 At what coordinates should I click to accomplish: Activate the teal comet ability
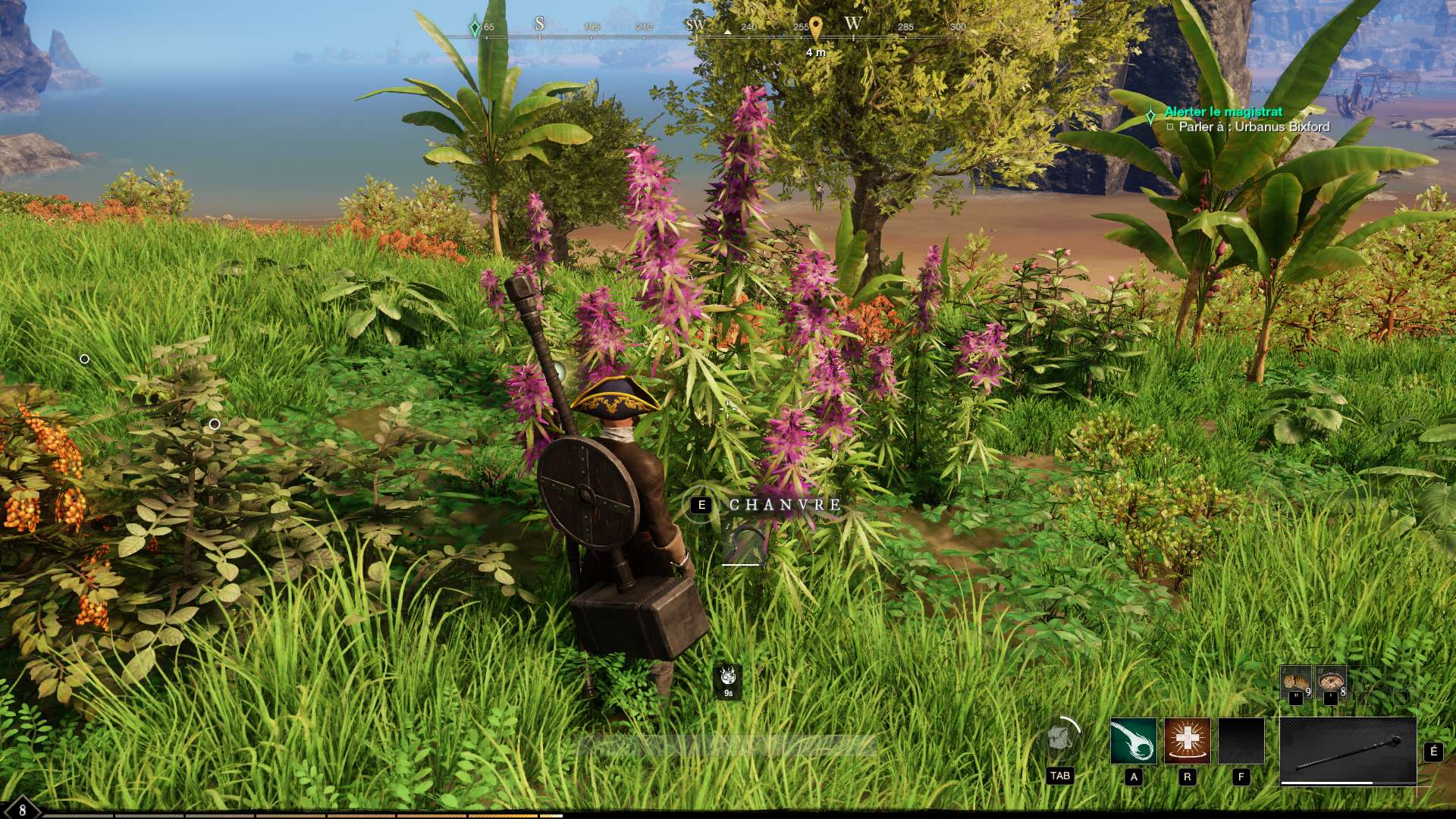pos(1133,741)
